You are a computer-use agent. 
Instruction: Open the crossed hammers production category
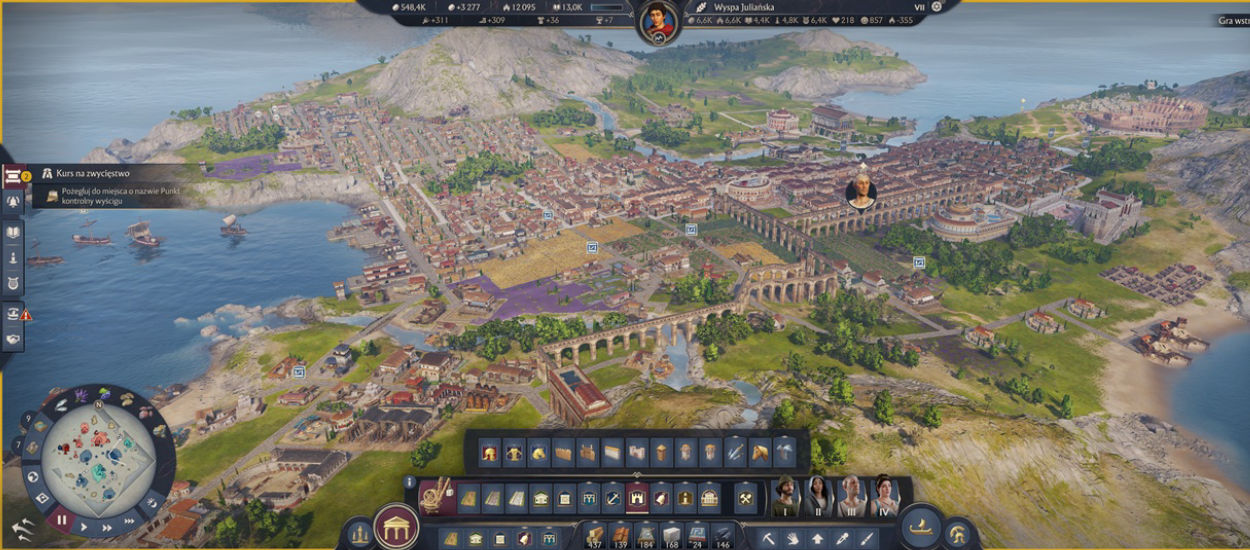coord(746,497)
